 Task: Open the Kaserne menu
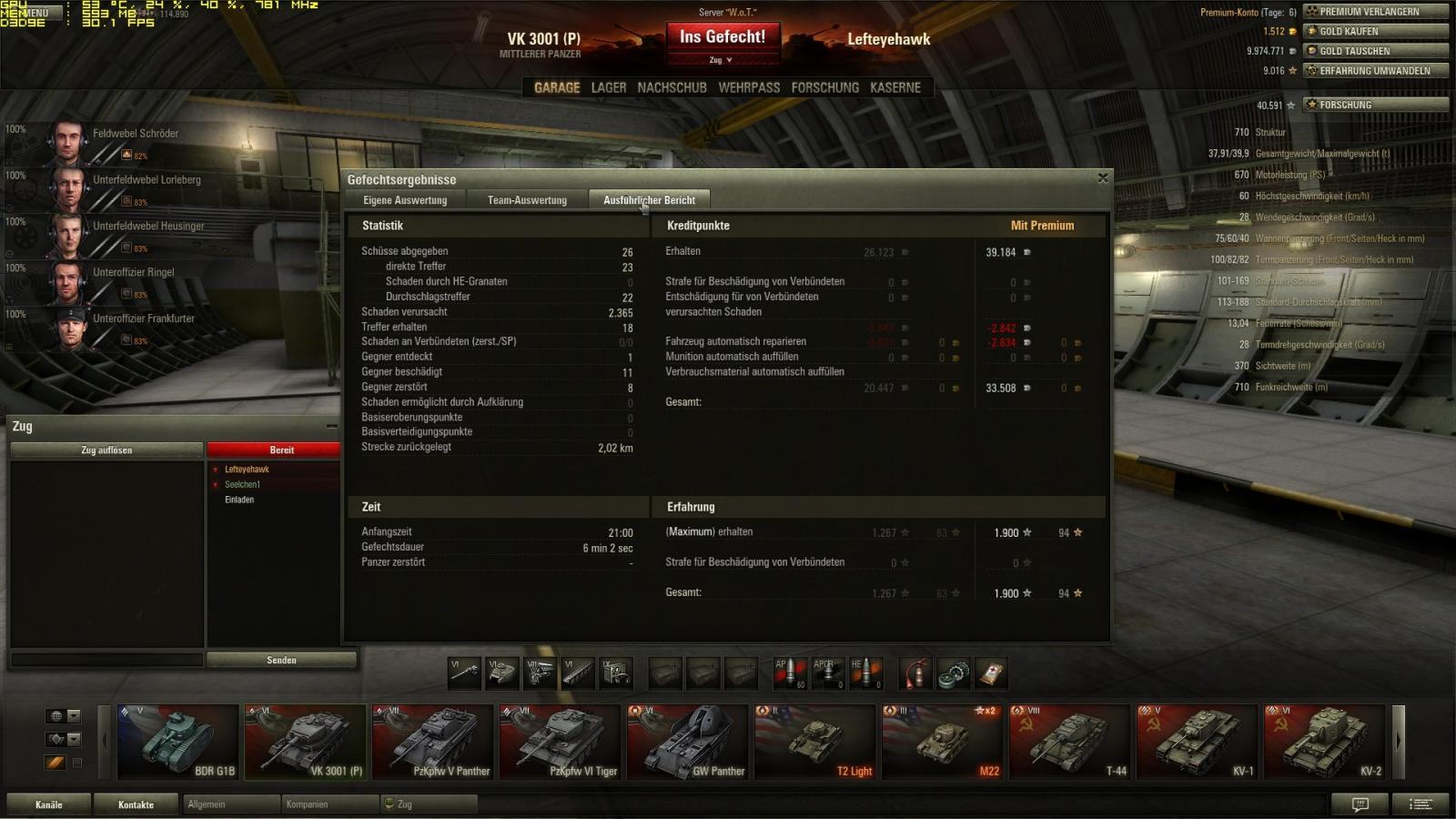click(x=895, y=87)
